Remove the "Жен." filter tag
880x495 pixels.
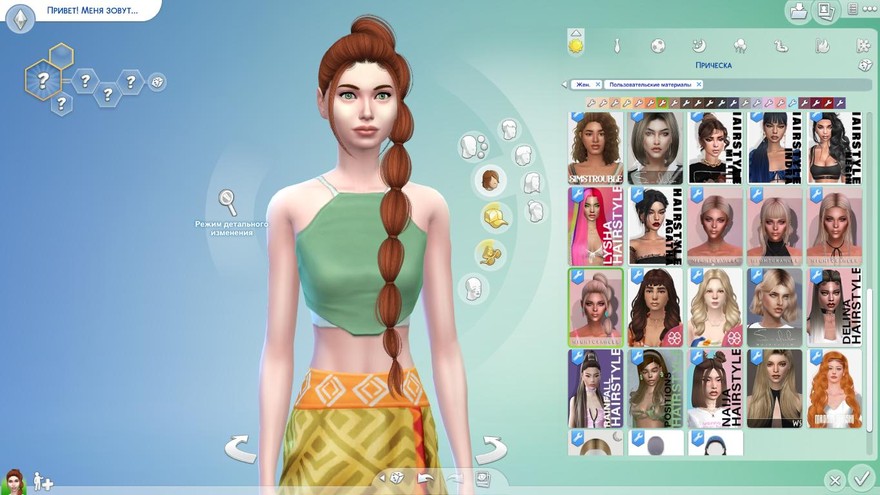pos(598,85)
